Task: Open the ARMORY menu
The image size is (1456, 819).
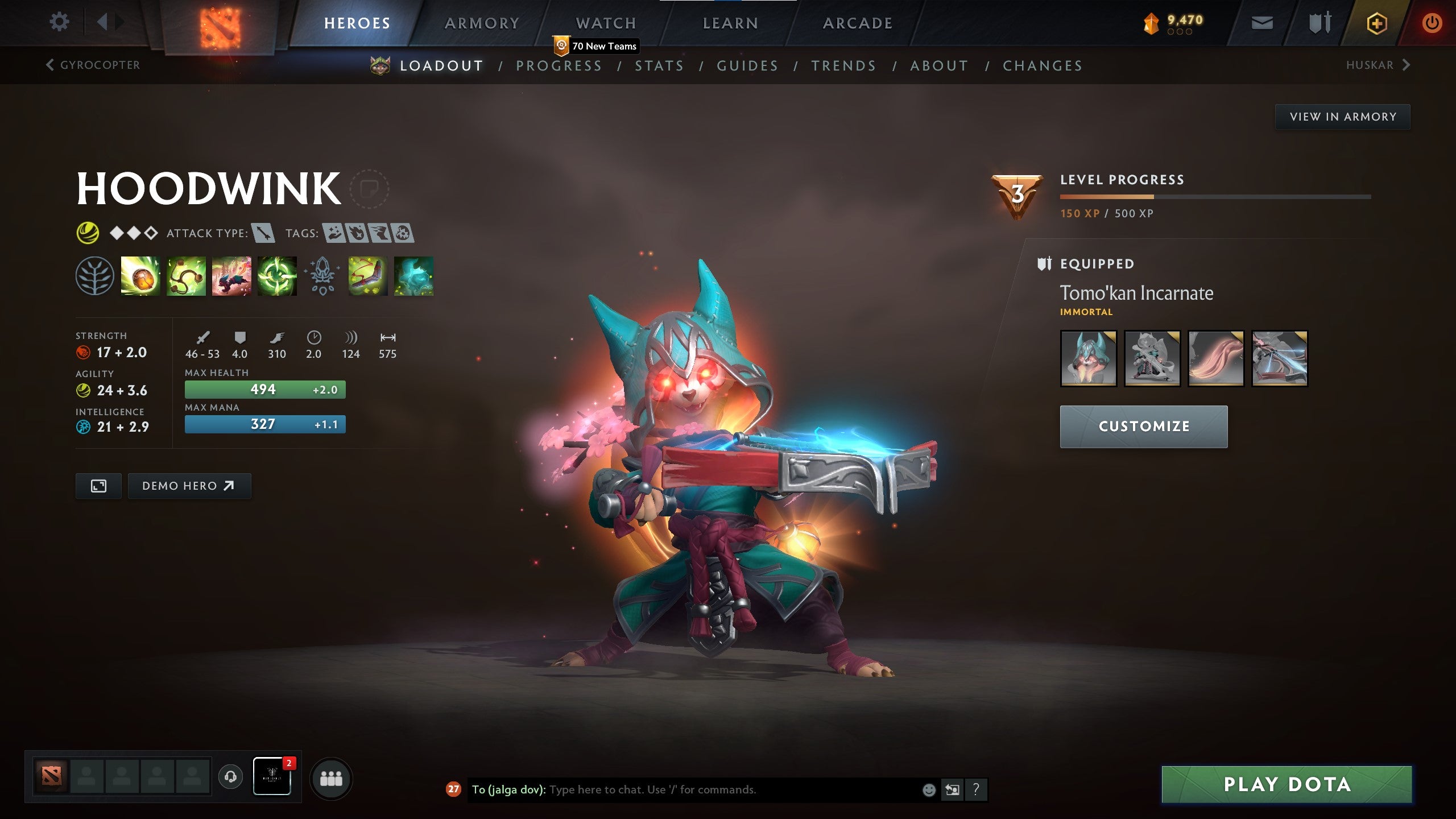Action: coord(482,23)
